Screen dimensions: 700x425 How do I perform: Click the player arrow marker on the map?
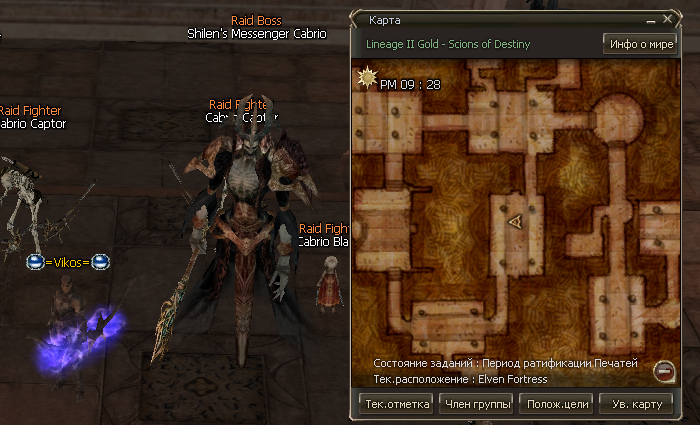pos(516,223)
